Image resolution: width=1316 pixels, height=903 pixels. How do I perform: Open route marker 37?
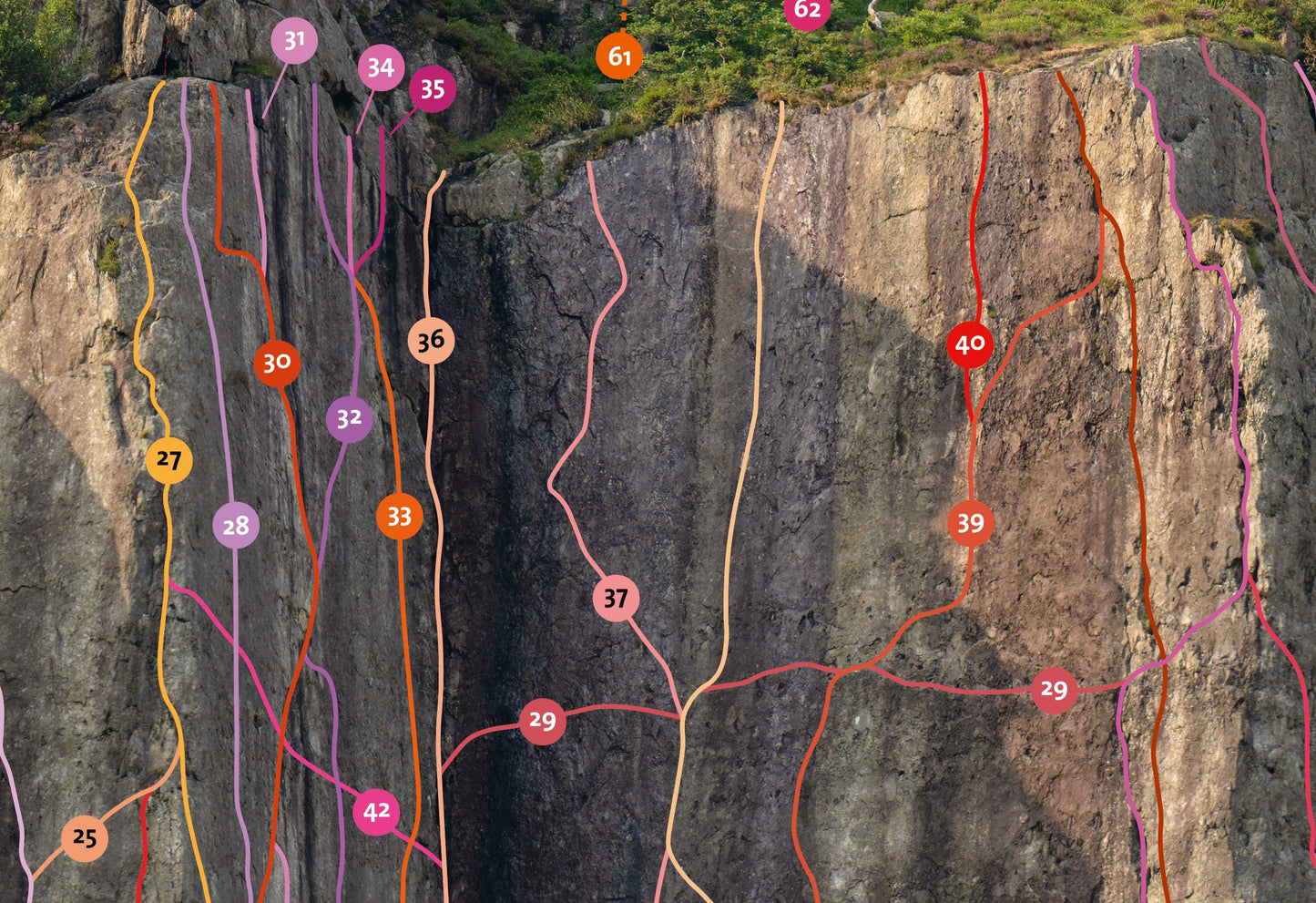(x=616, y=599)
